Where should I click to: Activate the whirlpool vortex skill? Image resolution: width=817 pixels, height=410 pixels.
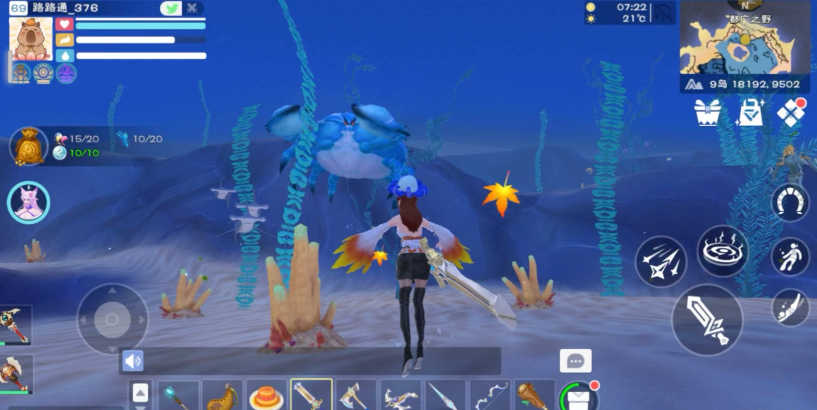tap(722, 252)
